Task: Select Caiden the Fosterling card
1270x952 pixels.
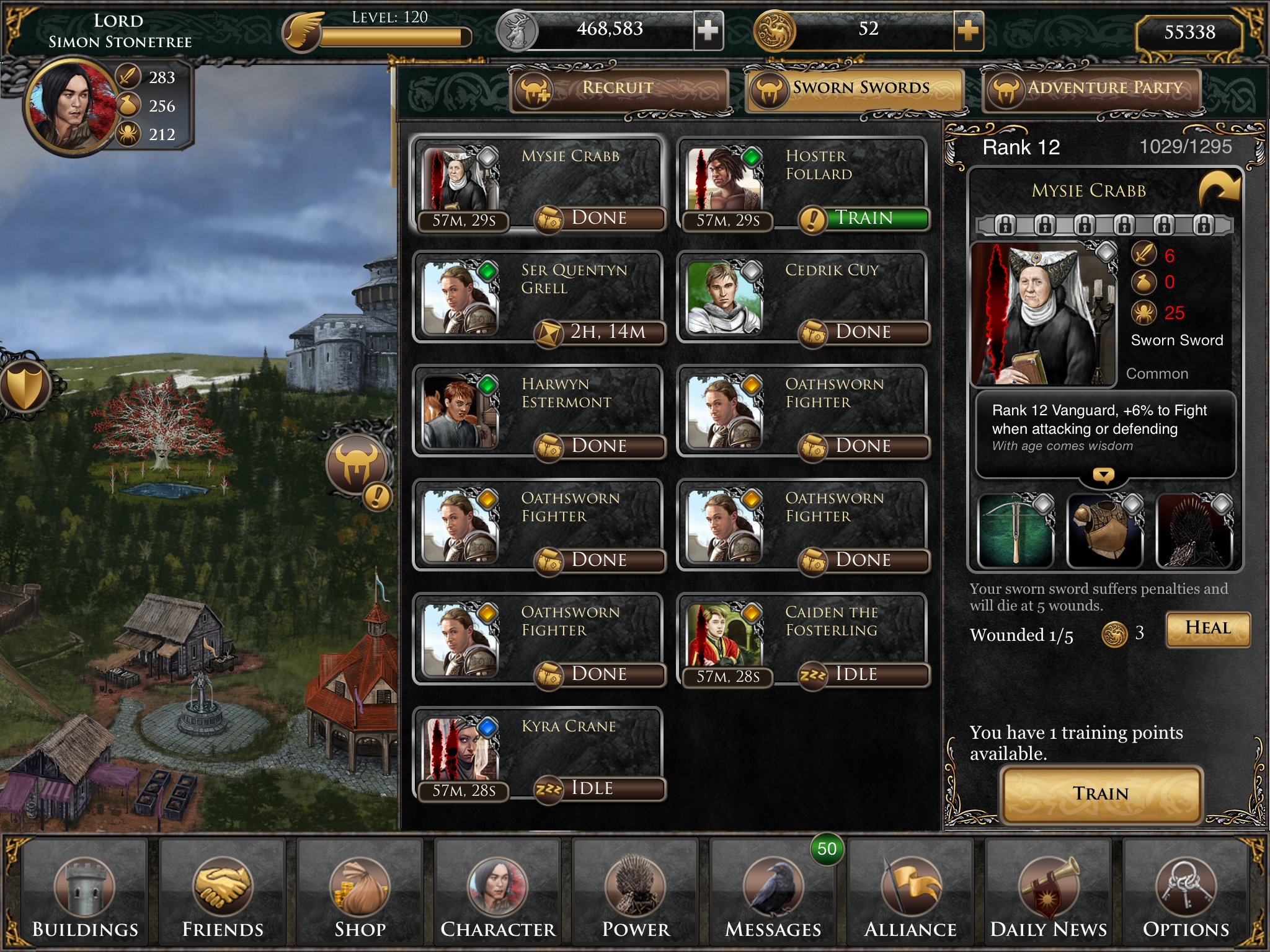Action: coord(802,638)
